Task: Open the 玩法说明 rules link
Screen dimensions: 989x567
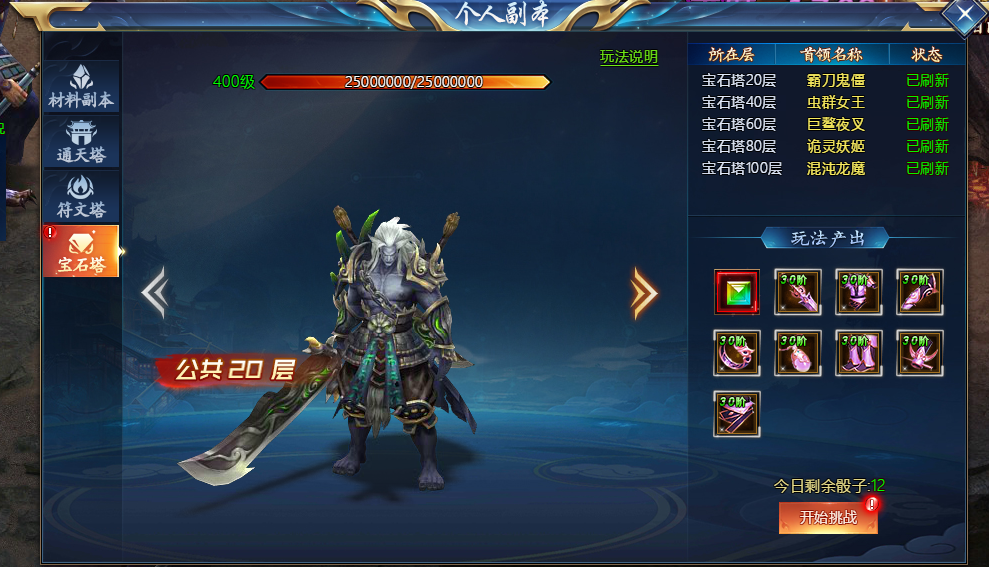Action: coord(629,57)
